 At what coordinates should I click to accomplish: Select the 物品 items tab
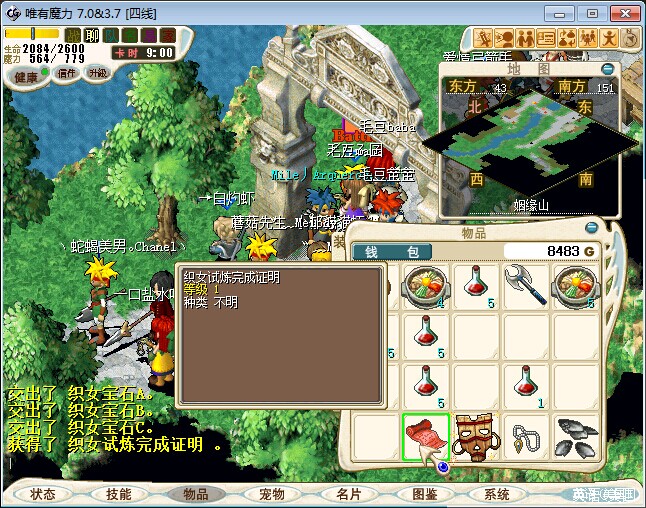(x=195, y=494)
